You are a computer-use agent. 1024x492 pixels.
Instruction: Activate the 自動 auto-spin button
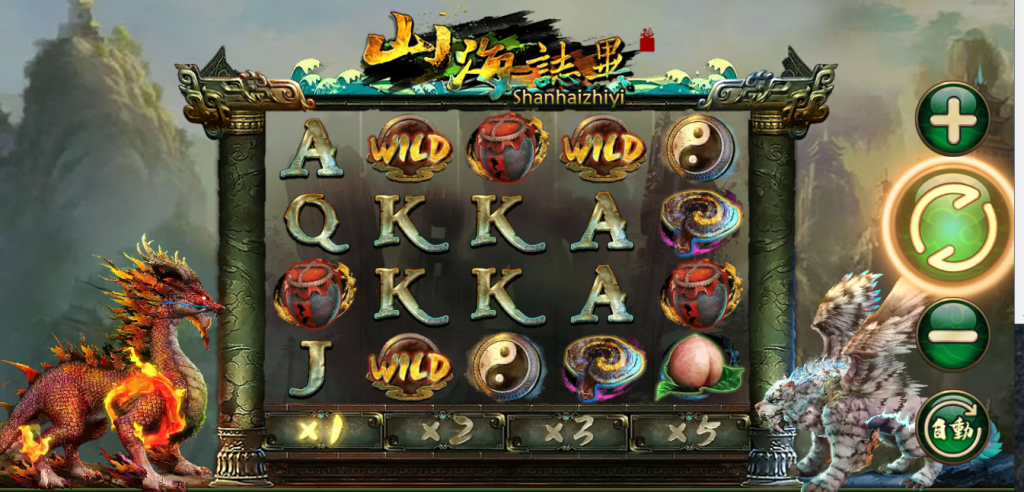pos(951,427)
